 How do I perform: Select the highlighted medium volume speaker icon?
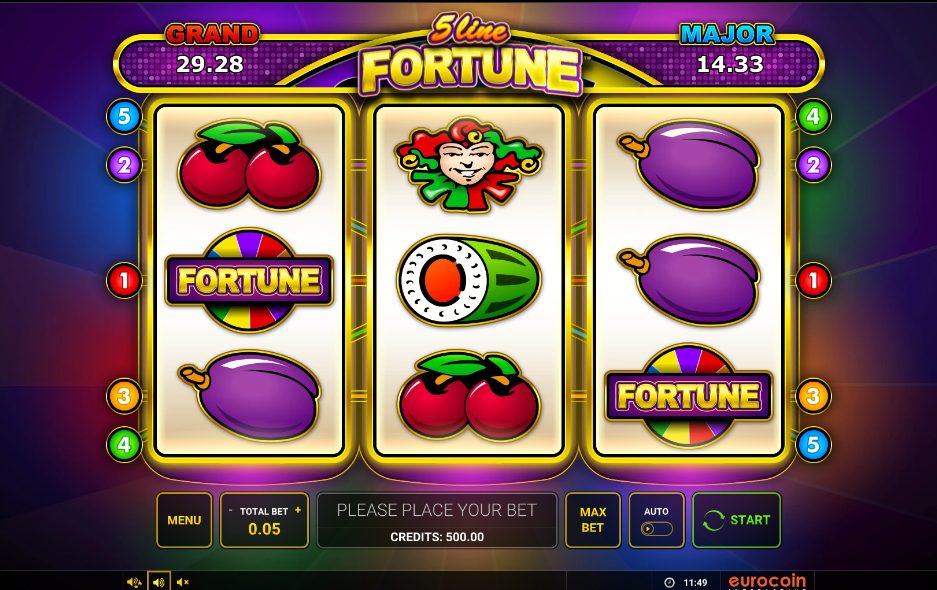click(158, 582)
